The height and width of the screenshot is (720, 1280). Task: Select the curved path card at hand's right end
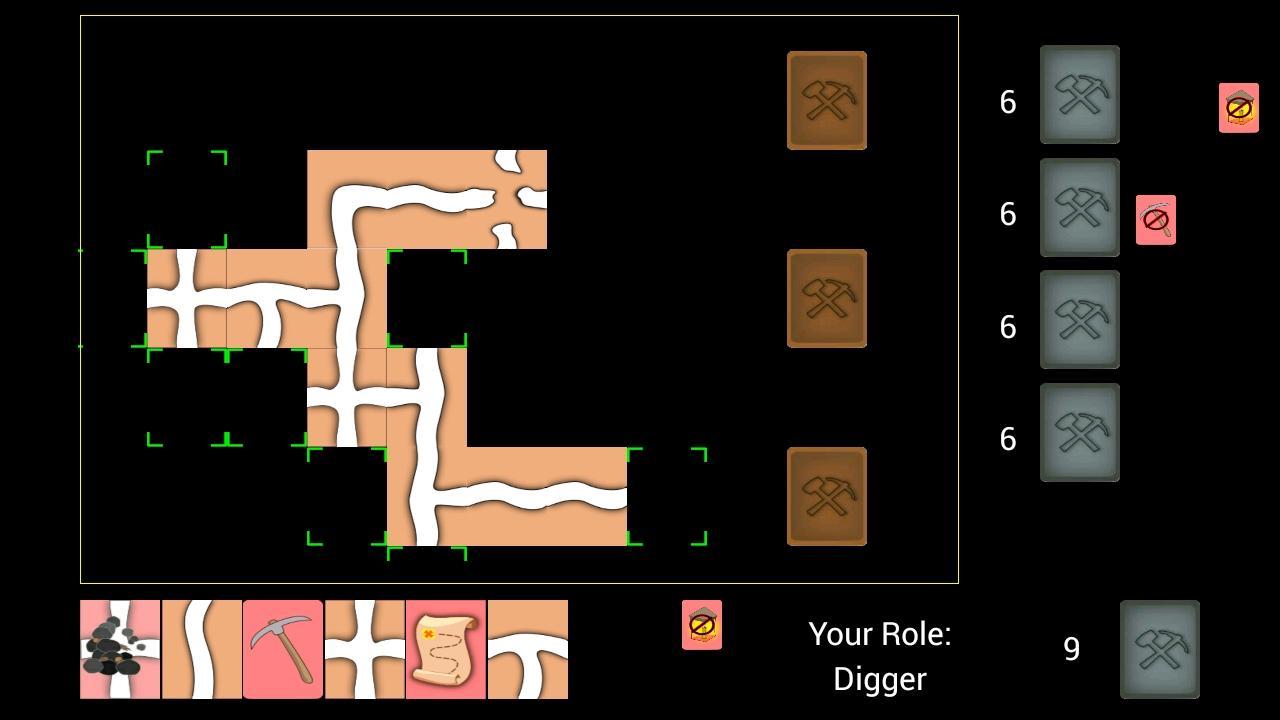tap(527, 650)
